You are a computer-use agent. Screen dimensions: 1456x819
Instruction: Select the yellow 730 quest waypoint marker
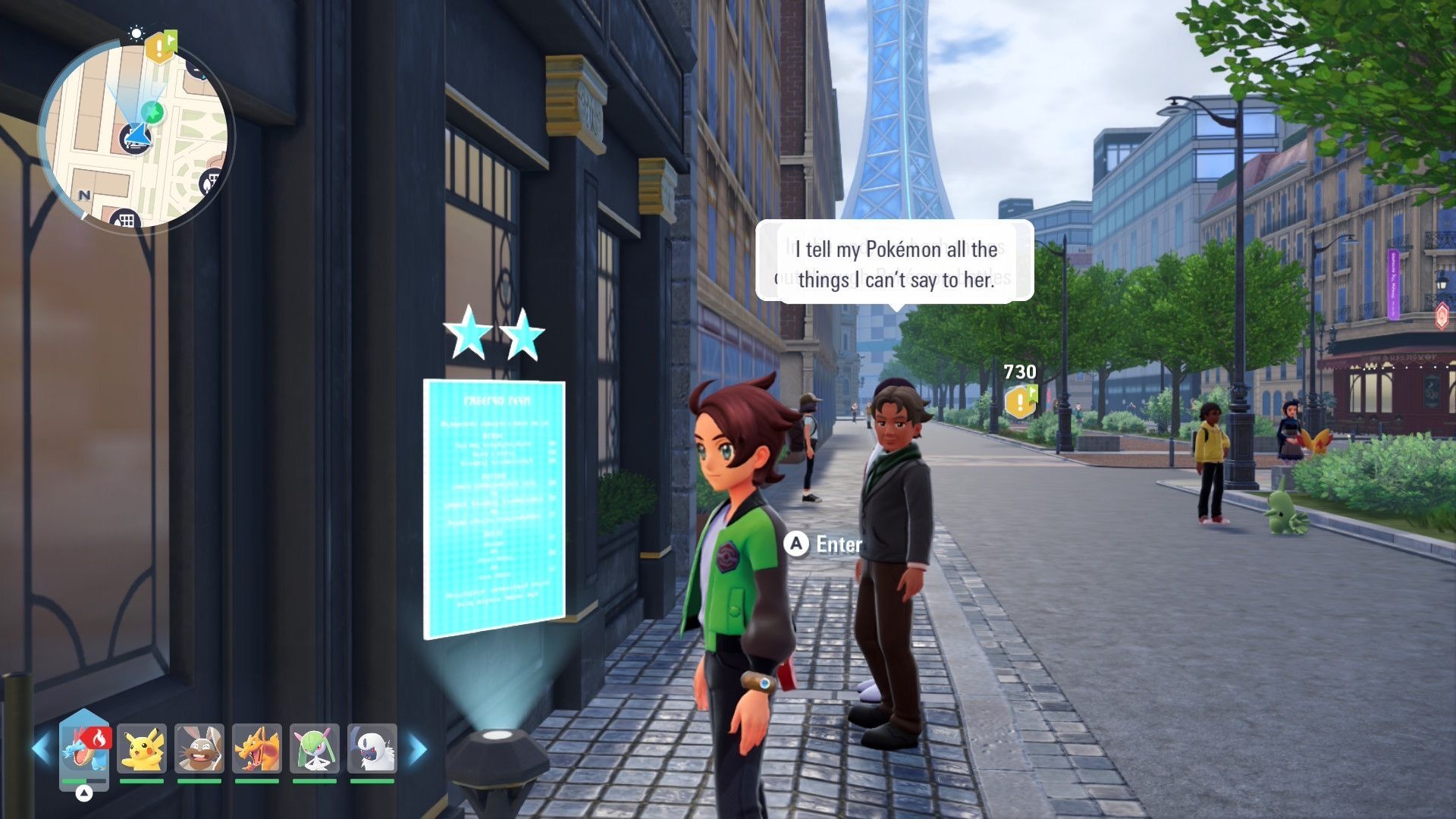pyautogui.click(x=1020, y=400)
